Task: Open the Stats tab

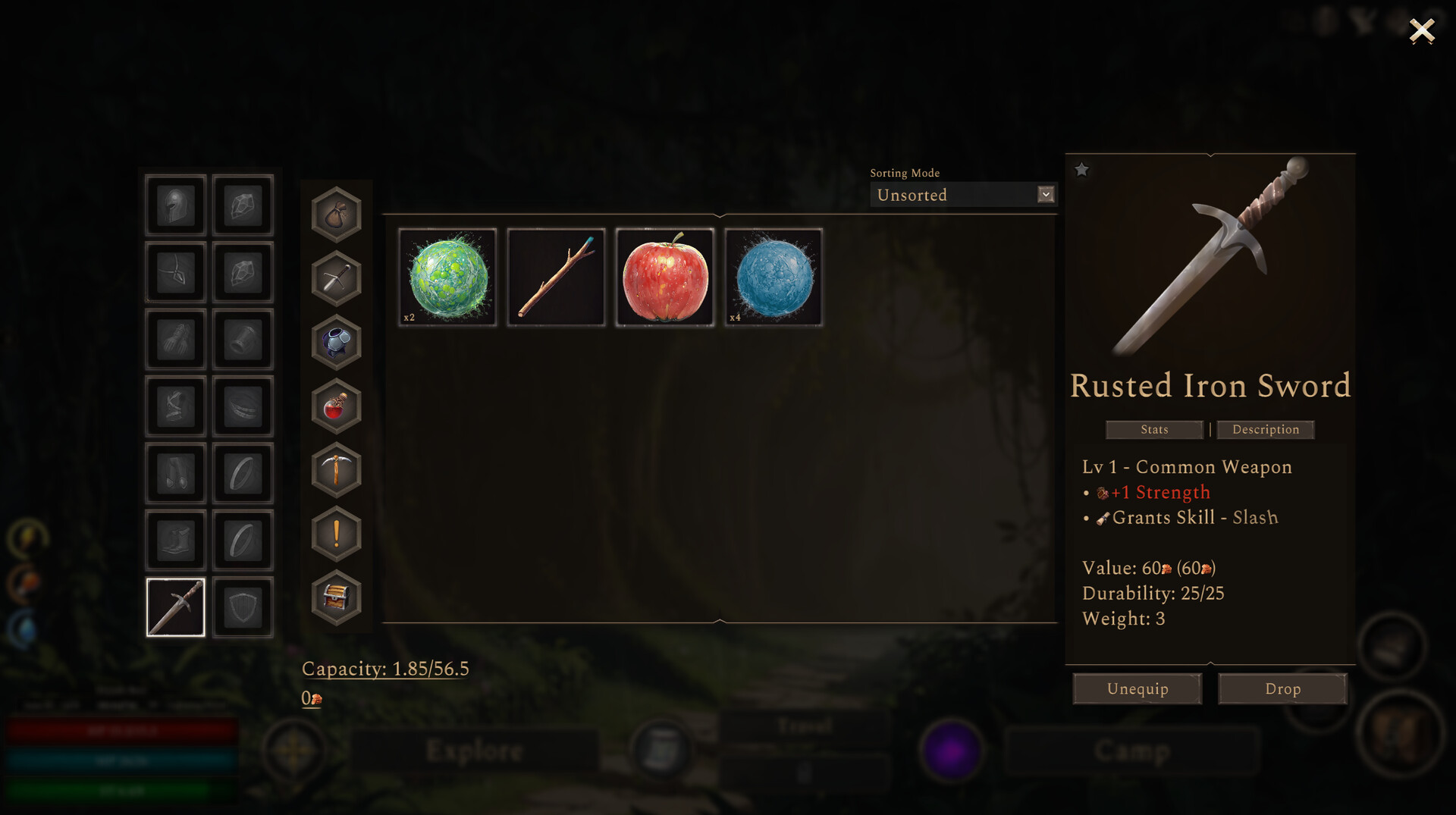Action: point(1153,430)
